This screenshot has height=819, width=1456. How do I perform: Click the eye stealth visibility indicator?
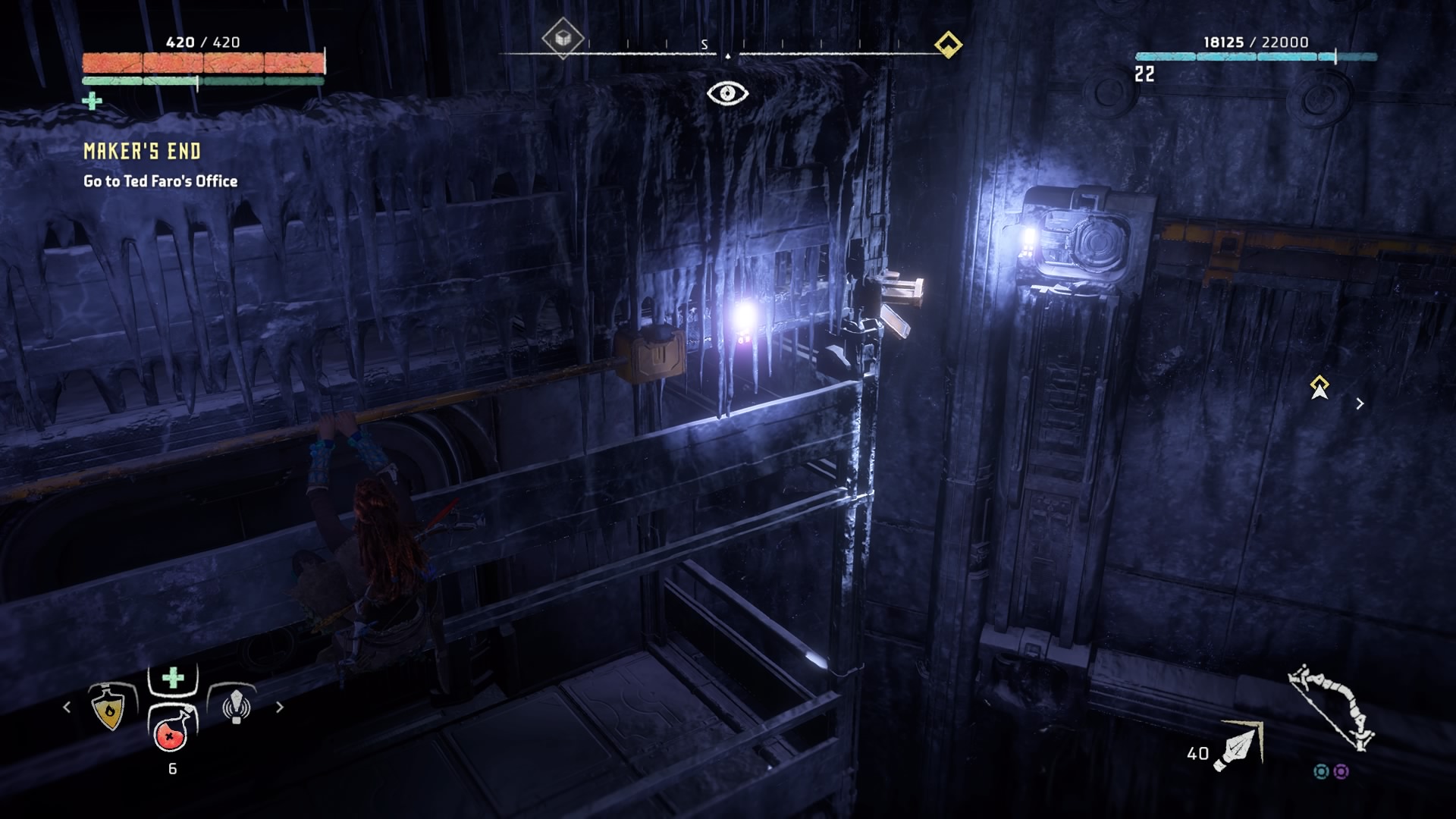pyautogui.click(x=727, y=93)
